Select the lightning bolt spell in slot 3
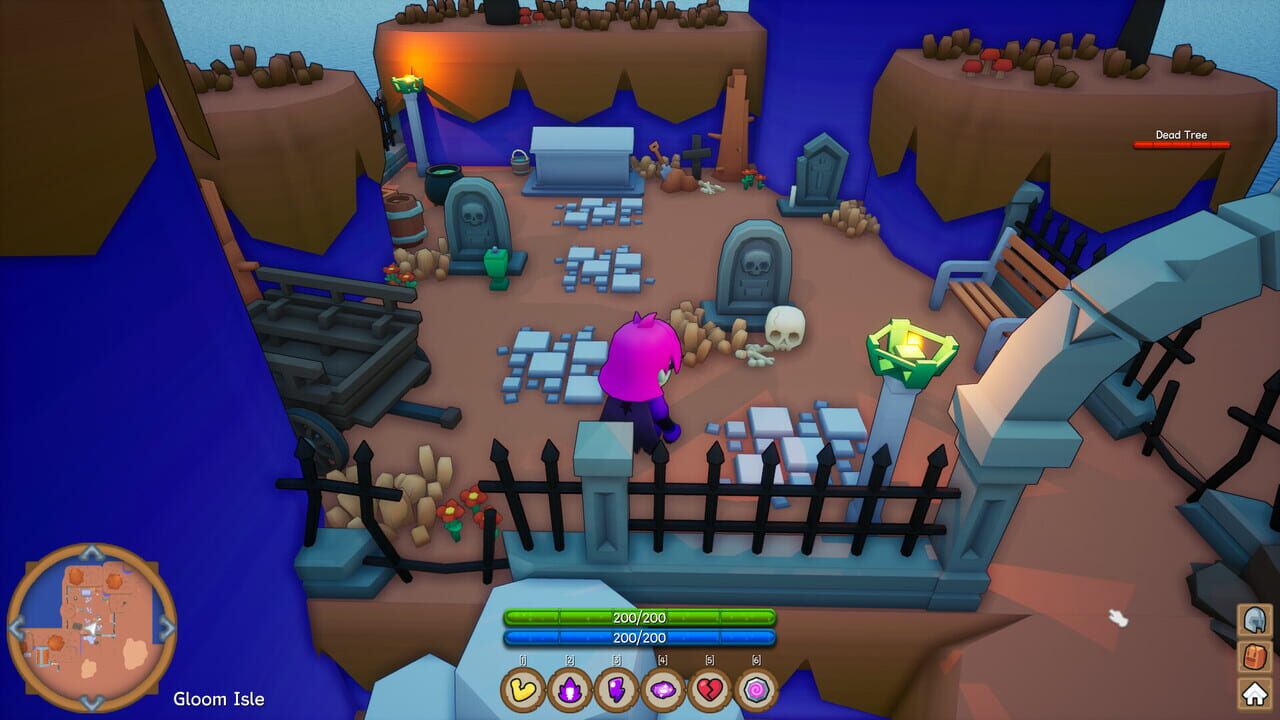The width and height of the screenshot is (1280, 720). pyautogui.click(x=616, y=690)
